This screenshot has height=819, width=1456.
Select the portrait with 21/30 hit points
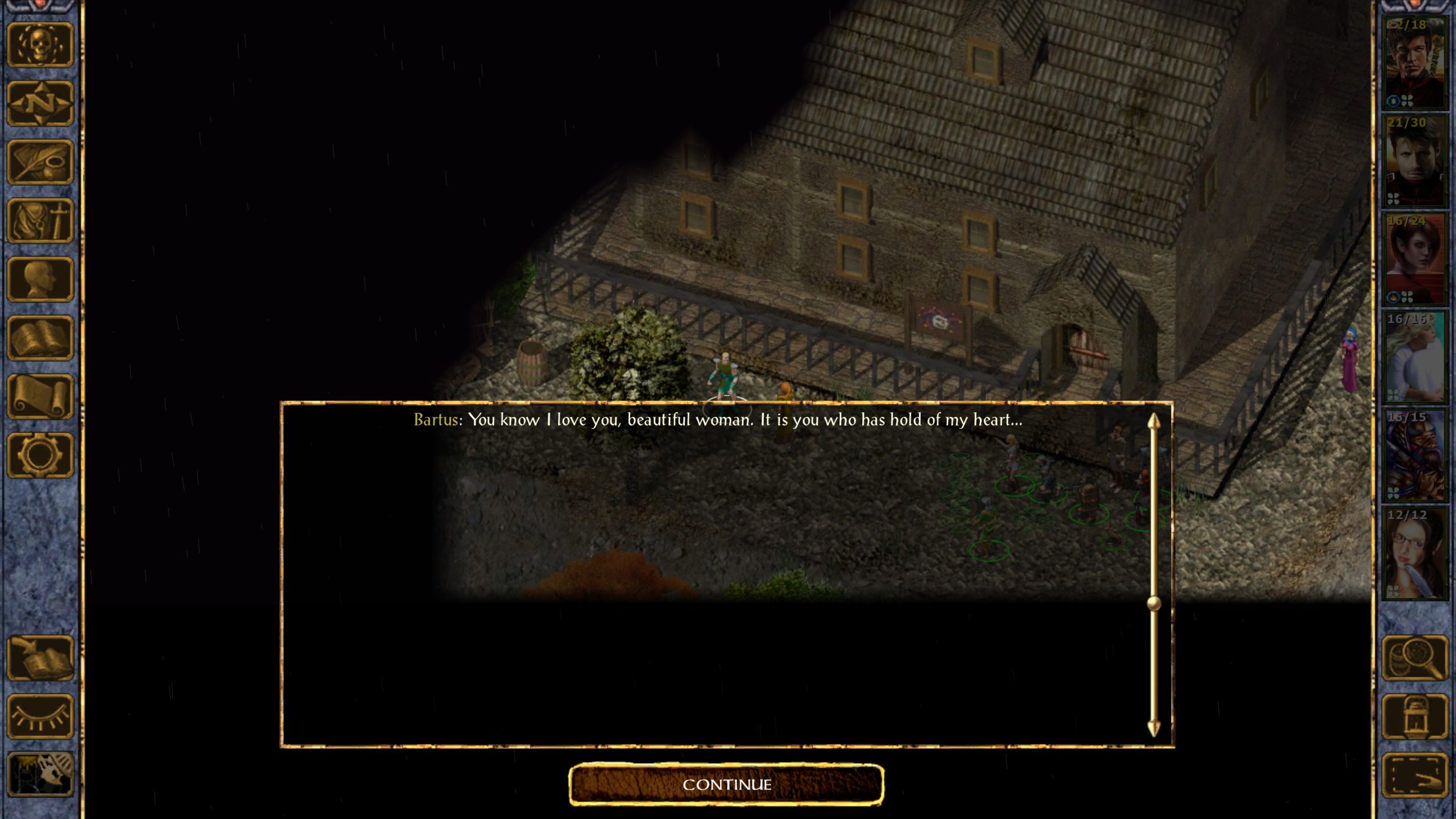[1414, 162]
